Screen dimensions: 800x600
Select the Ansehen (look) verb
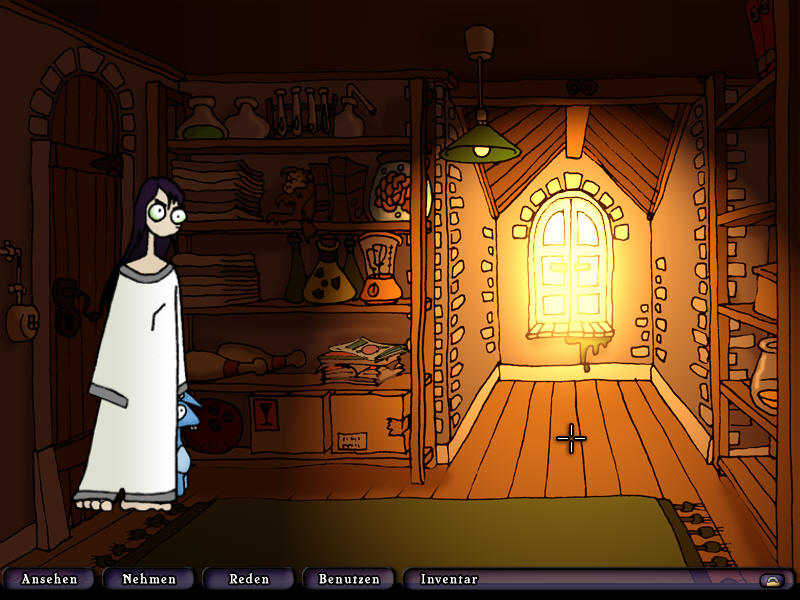point(49,579)
